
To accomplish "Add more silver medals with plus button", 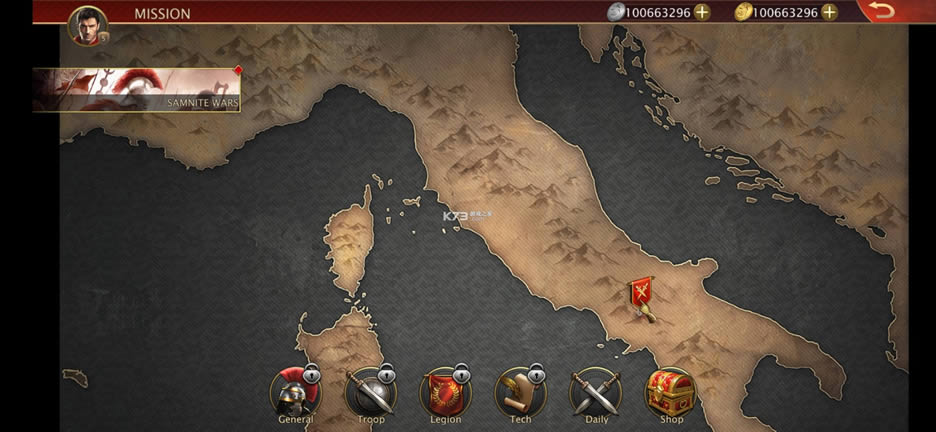I will point(703,12).
